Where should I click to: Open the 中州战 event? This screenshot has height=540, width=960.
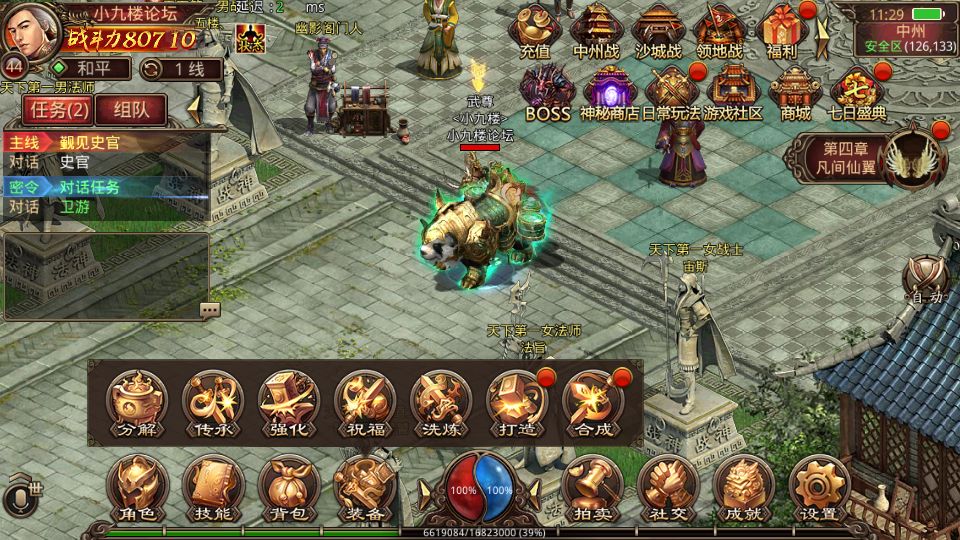[x=597, y=31]
